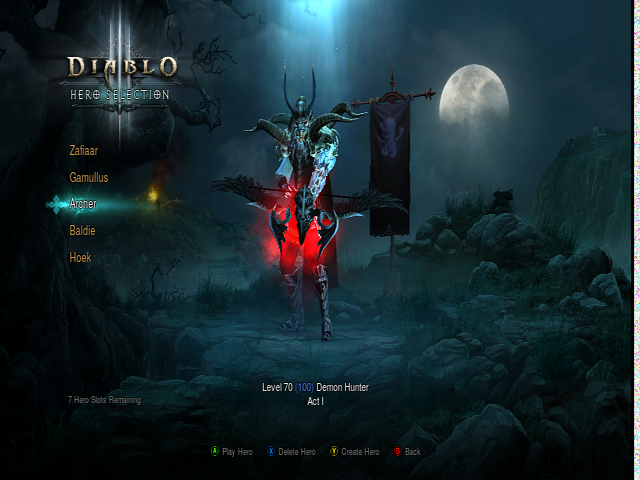Choose Gamullus from the hero list
The height and width of the screenshot is (480, 640).
[x=88, y=177]
